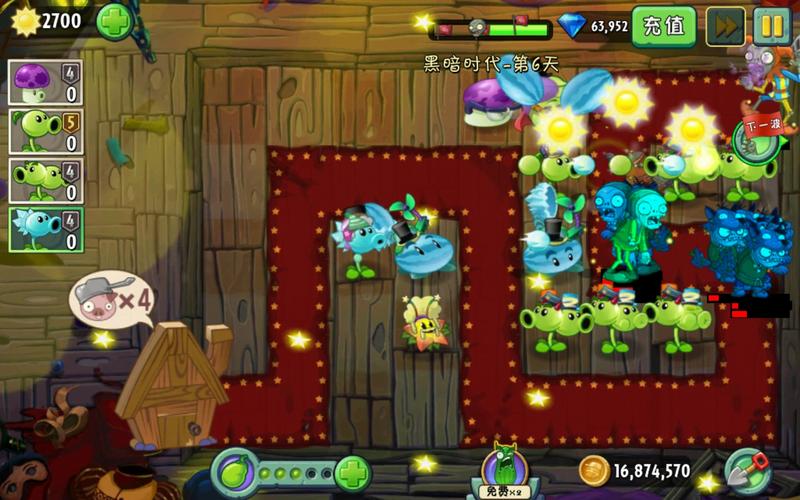Select the single Peashooter seed packet
This screenshot has height=500, width=800.
pos(46,131)
